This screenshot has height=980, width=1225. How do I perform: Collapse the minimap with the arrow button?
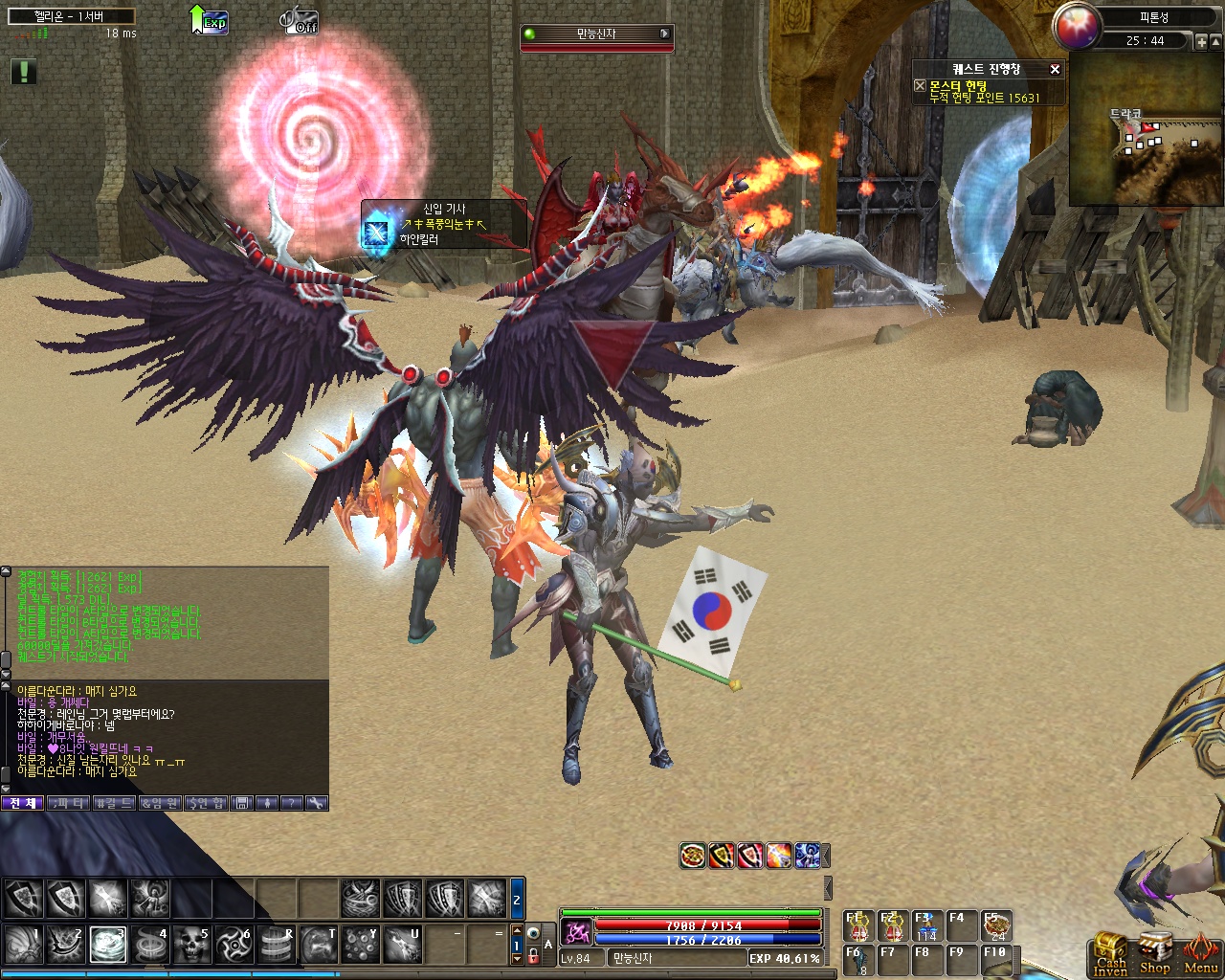tap(1217, 42)
